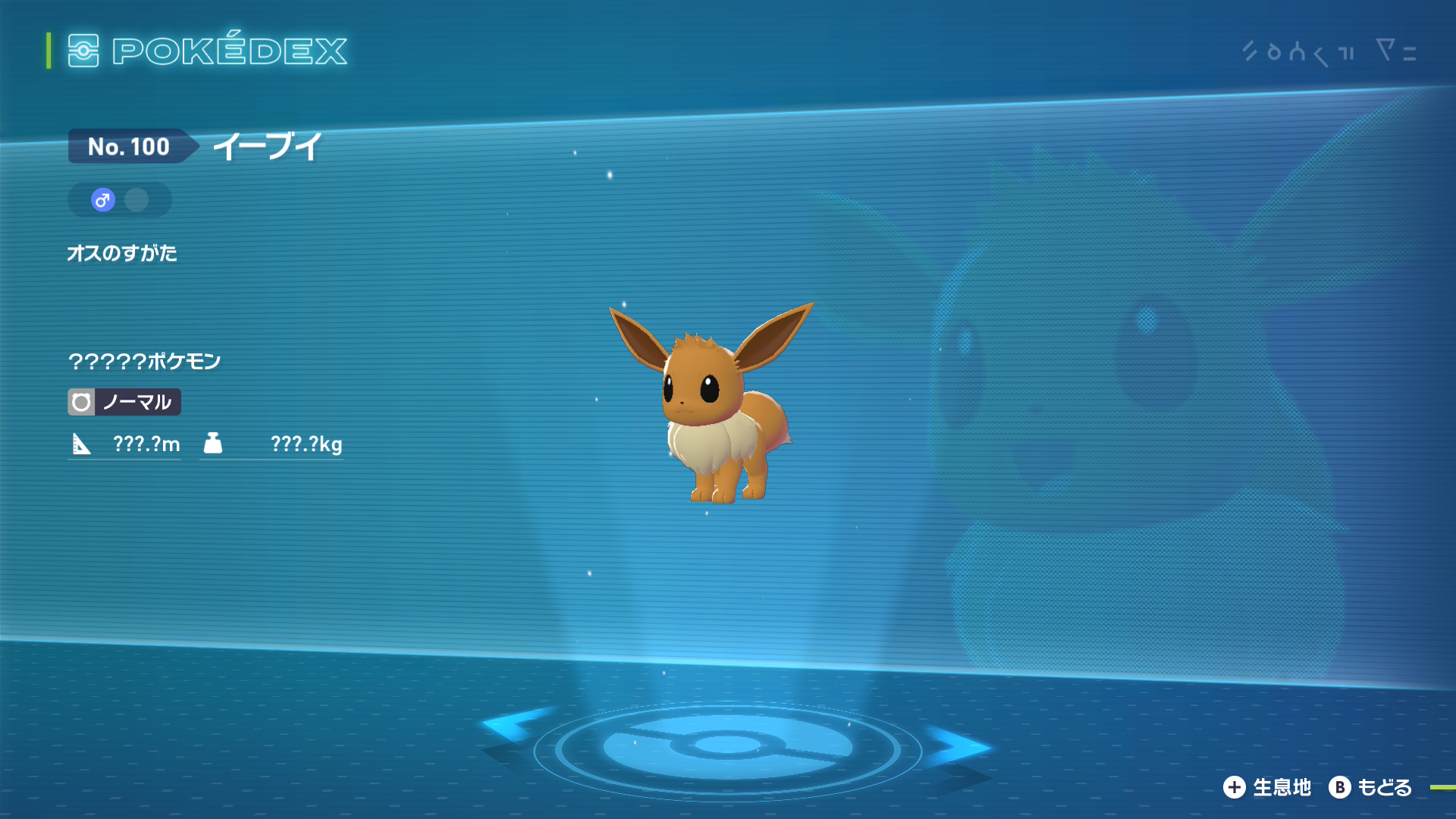Image resolution: width=1456 pixels, height=819 pixels.
Task: Go to the next Pokémon with right arrow
Action: coord(957,746)
